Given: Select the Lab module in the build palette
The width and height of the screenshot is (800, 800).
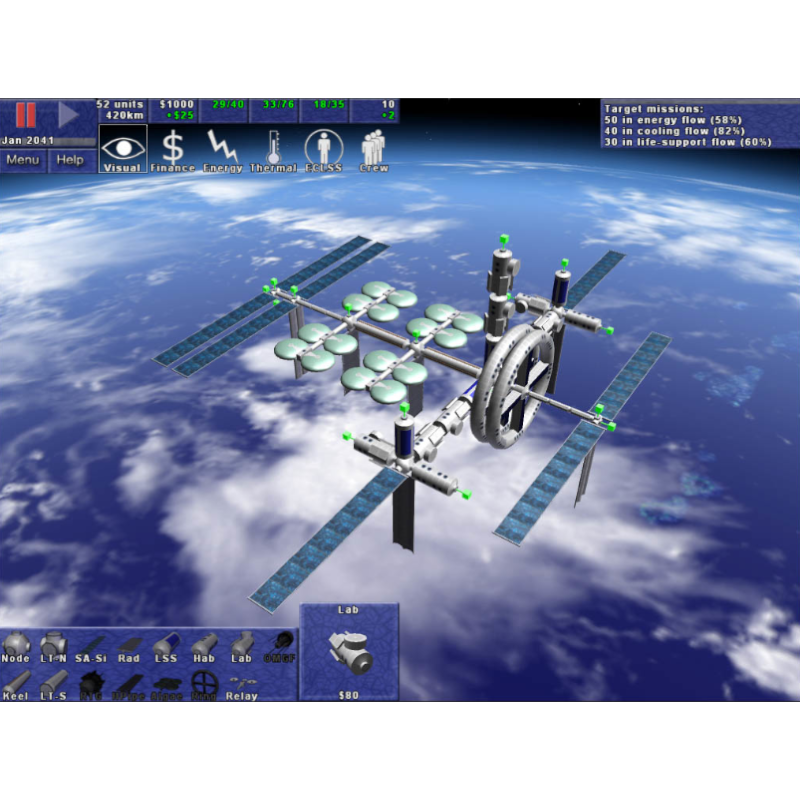Looking at the screenshot, I should [241, 646].
